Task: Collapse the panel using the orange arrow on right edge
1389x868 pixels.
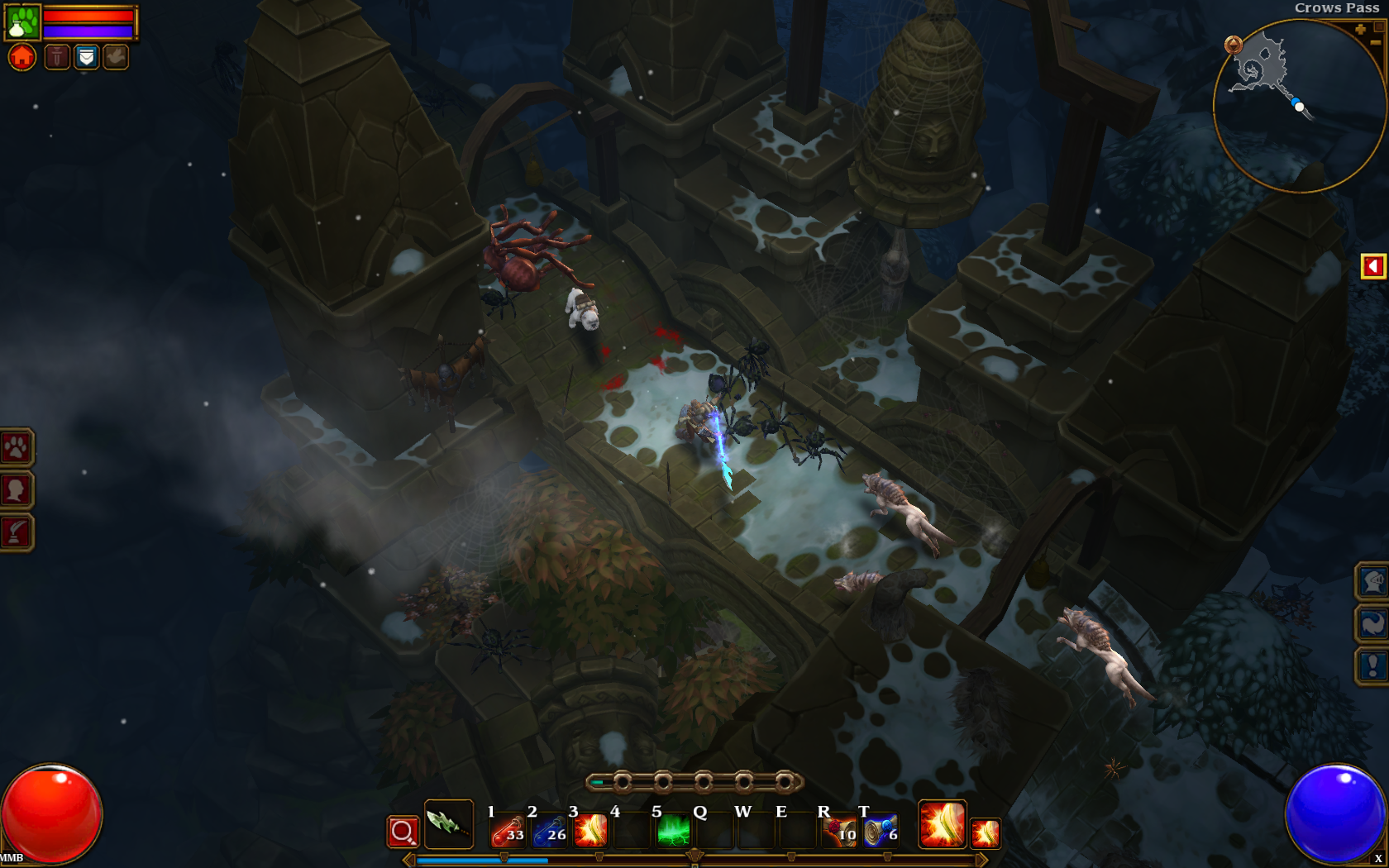Action: point(1372,265)
